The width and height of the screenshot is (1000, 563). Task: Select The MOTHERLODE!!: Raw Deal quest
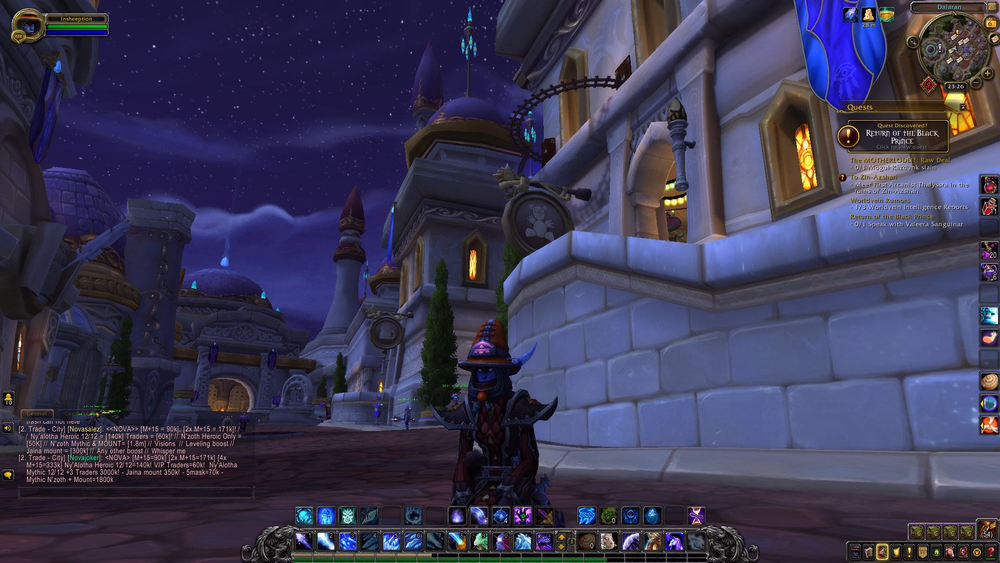coord(900,160)
